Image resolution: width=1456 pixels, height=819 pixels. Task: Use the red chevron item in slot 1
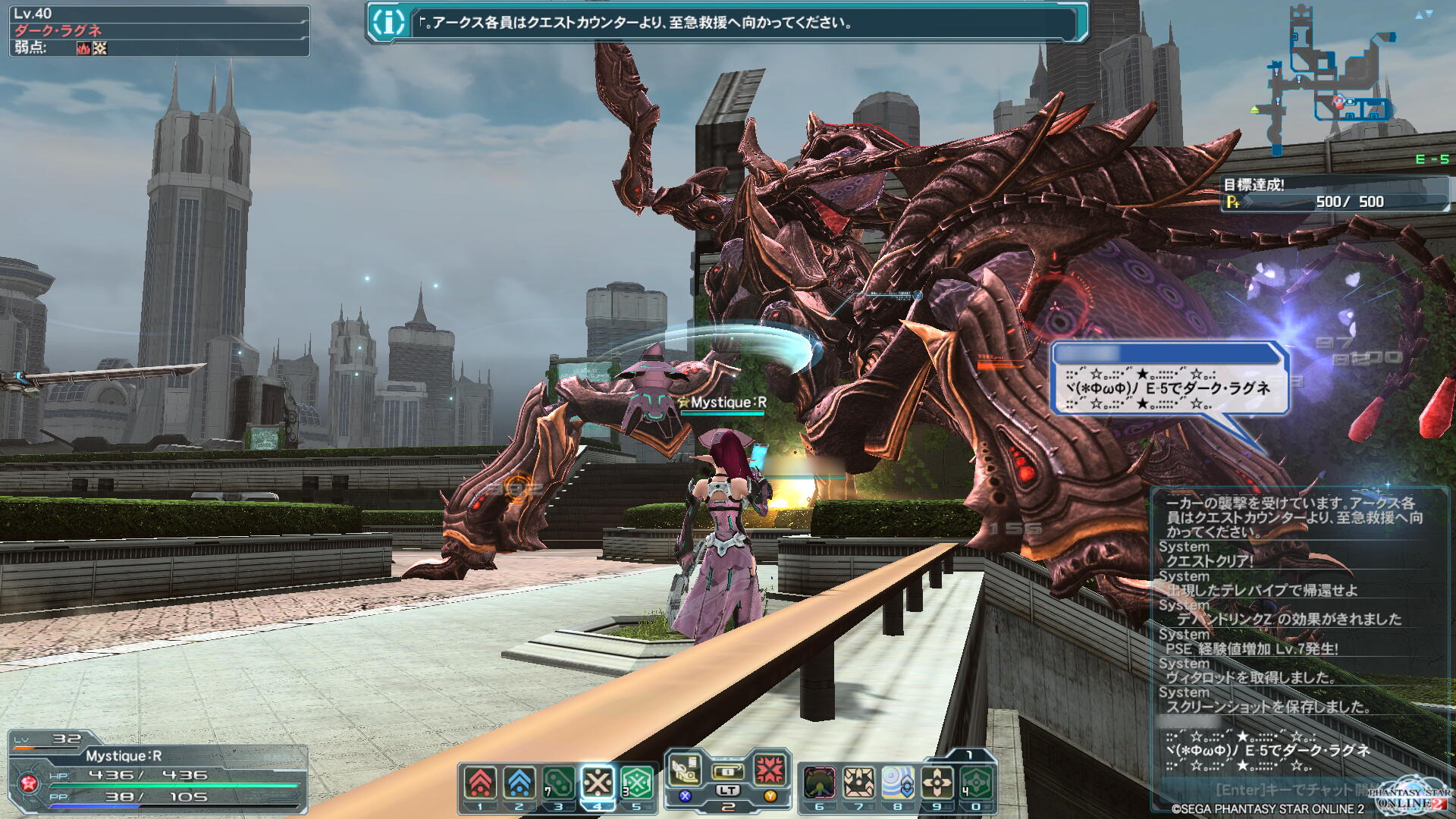(481, 783)
